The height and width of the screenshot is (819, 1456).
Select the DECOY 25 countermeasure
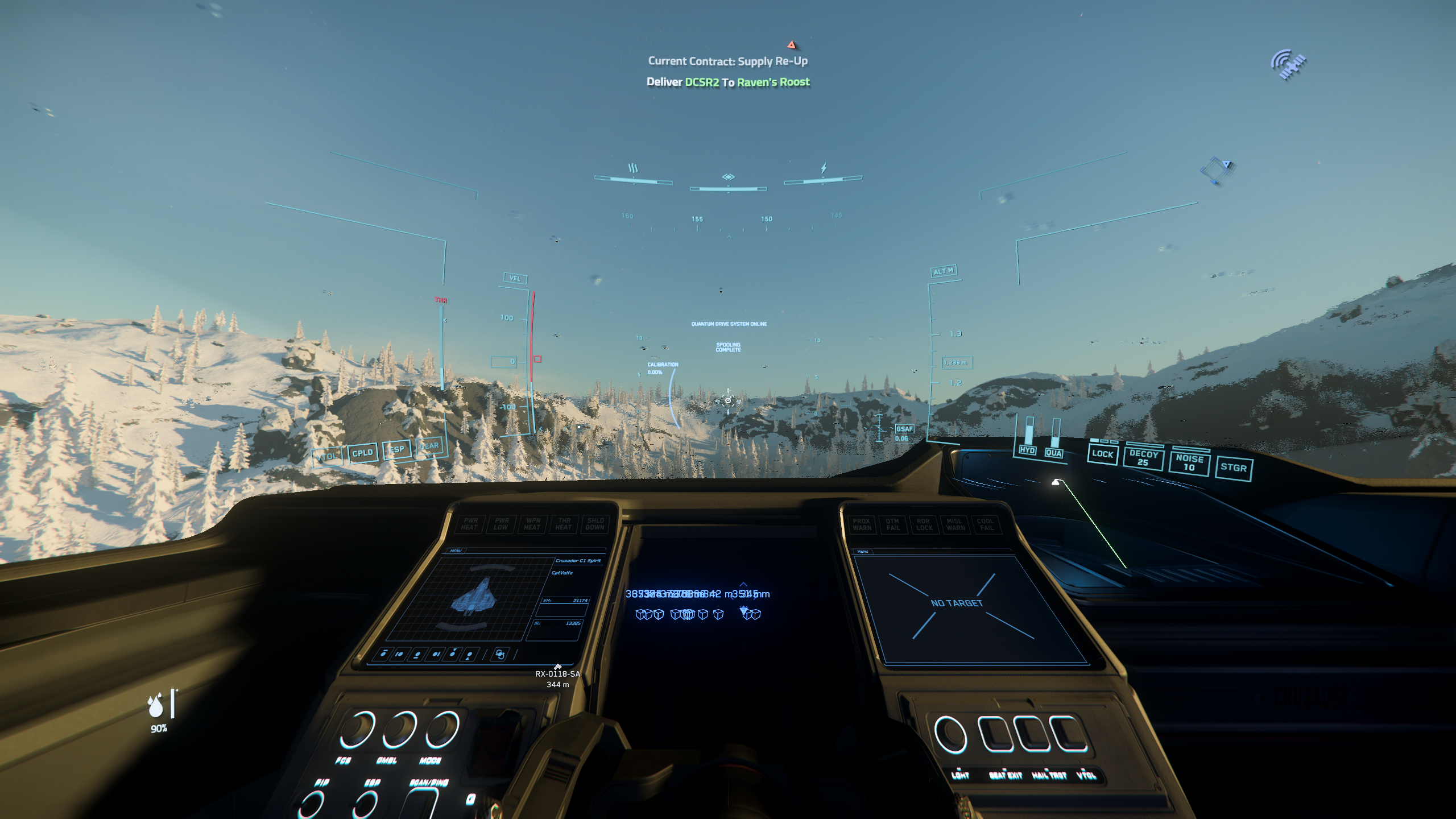coord(1143,458)
